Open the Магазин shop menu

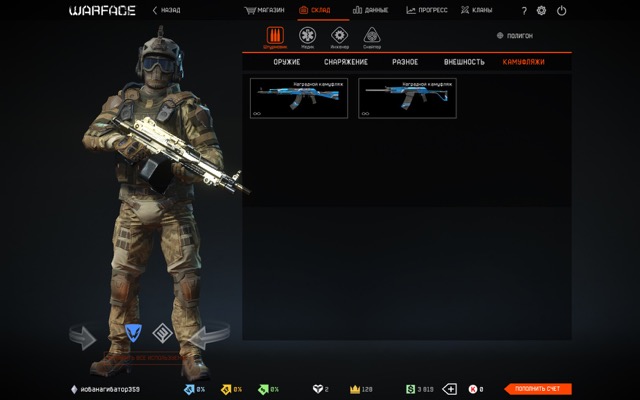264,10
